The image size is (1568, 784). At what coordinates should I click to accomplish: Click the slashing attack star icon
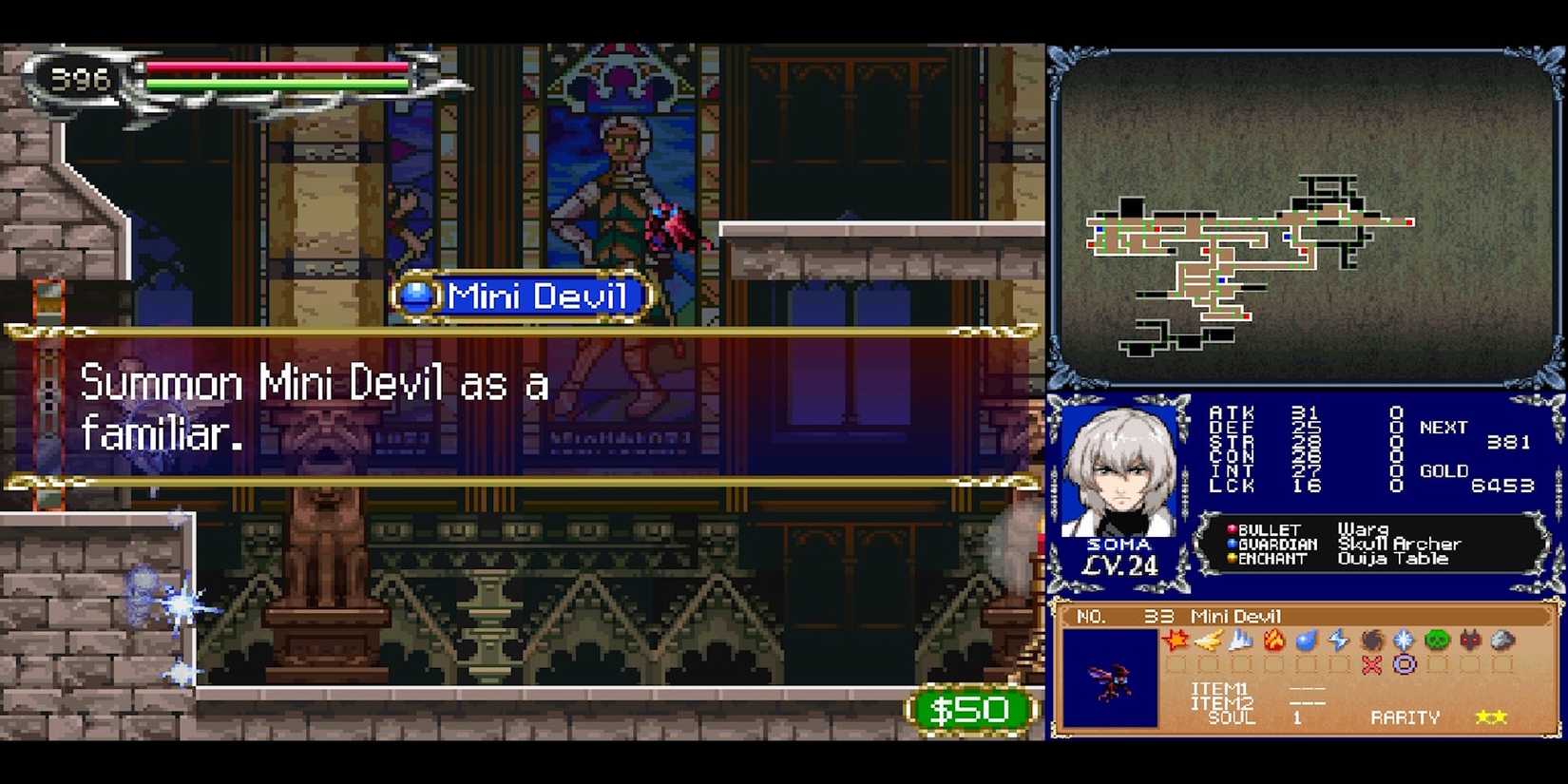(x=1176, y=641)
